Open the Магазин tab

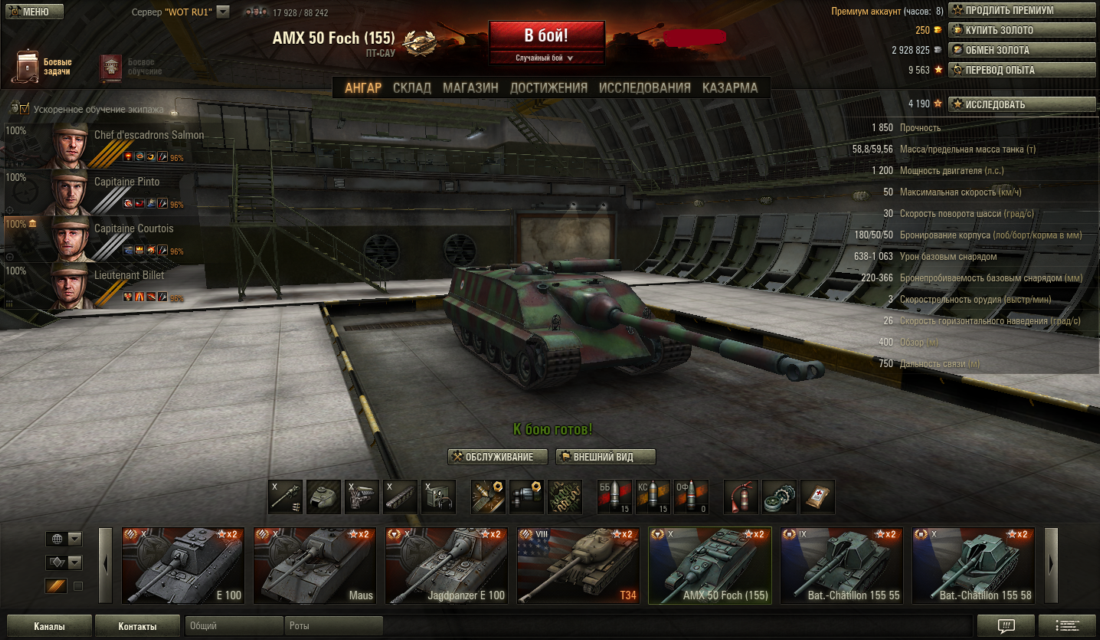click(x=470, y=88)
